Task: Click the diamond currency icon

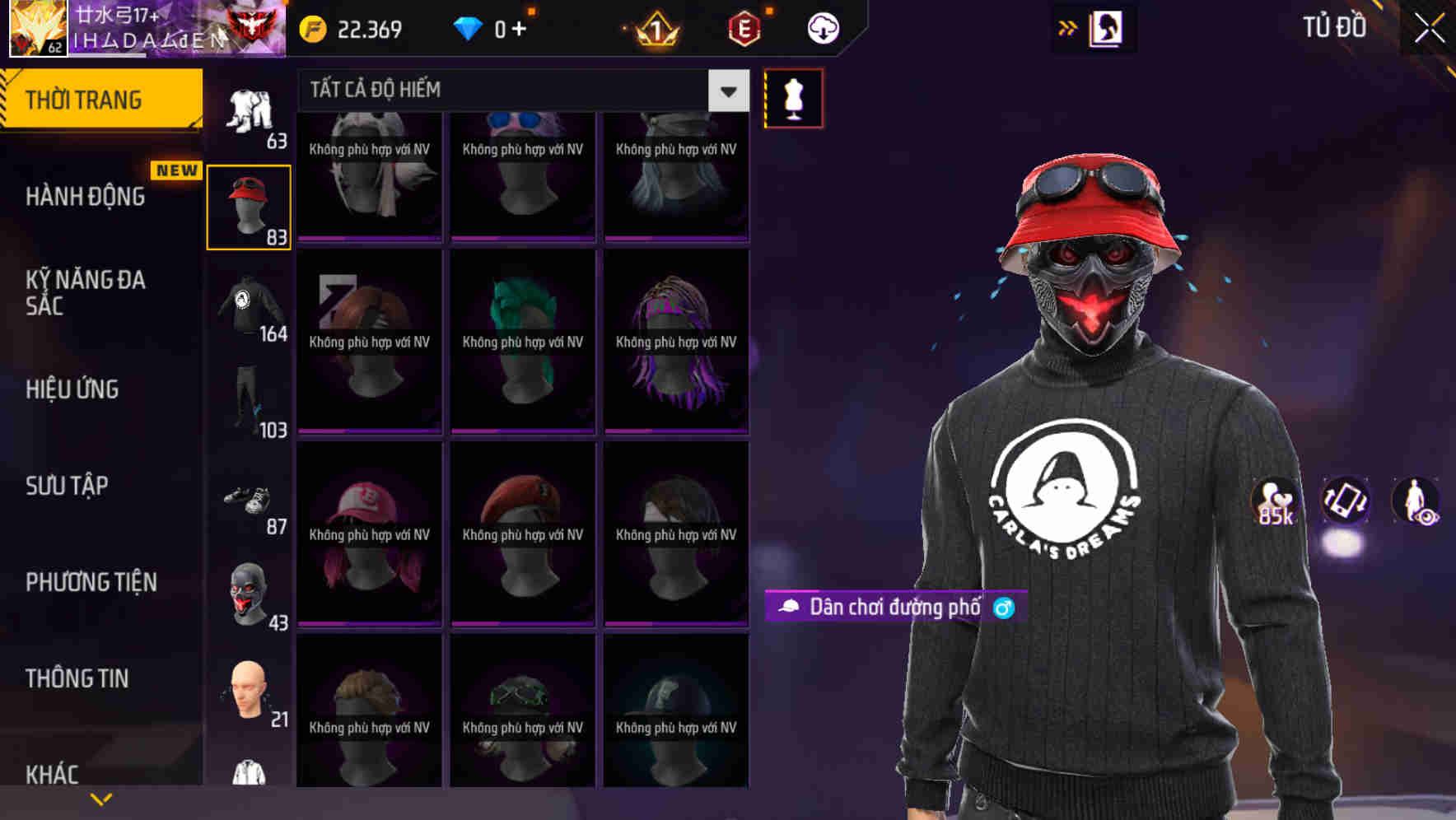Action: coord(468,27)
